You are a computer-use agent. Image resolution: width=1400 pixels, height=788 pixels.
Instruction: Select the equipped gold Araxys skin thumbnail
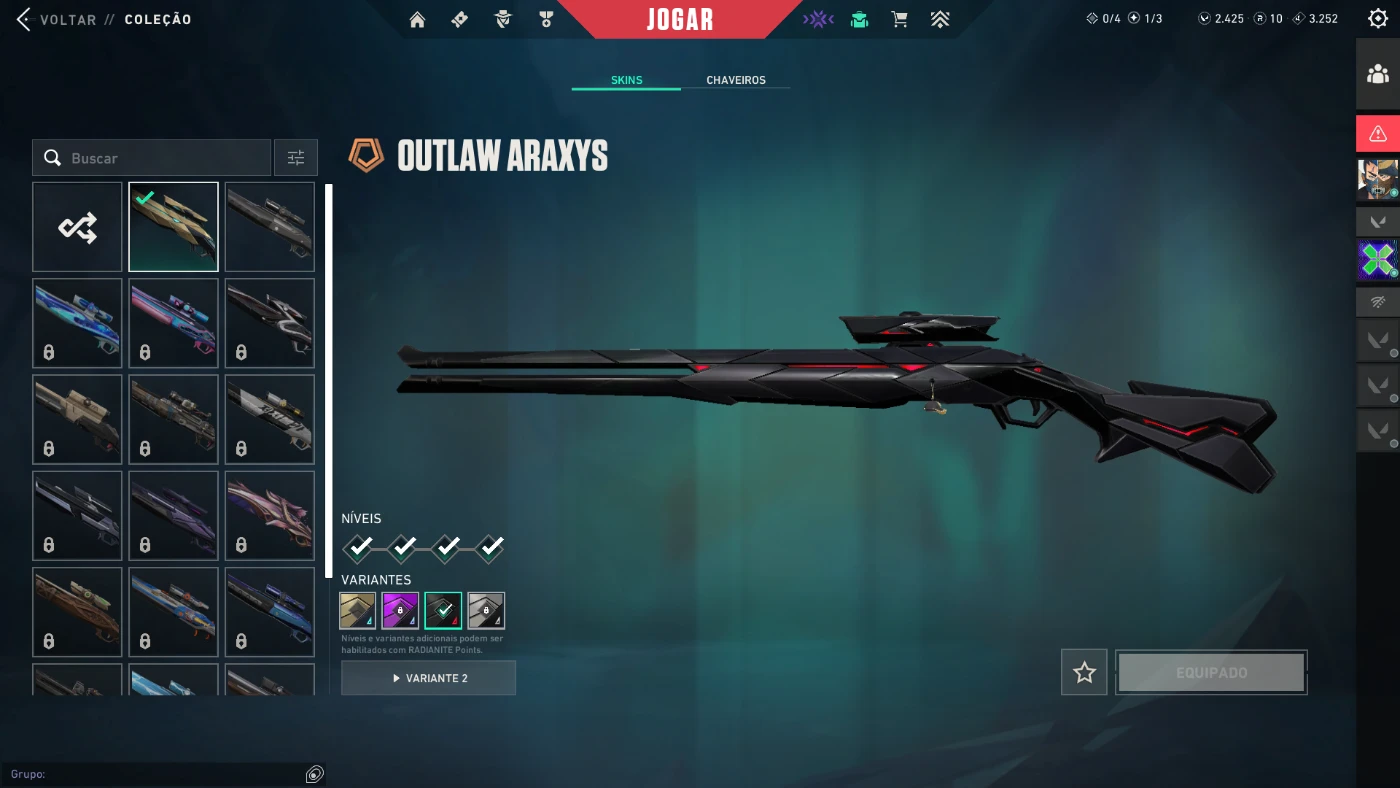tap(173, 227)
